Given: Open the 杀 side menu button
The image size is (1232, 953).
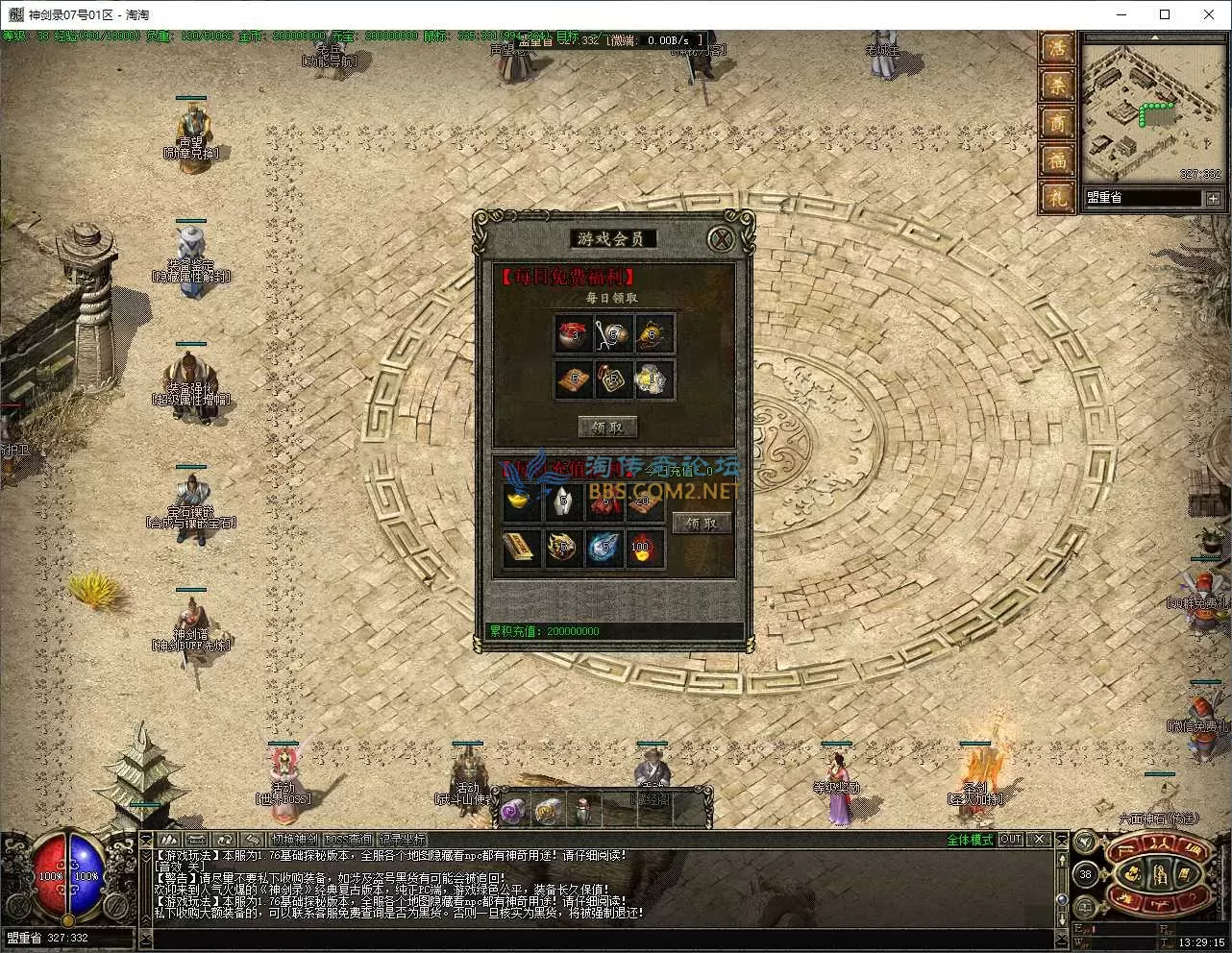Looking at the screenshot, I should coord(1058,86).
